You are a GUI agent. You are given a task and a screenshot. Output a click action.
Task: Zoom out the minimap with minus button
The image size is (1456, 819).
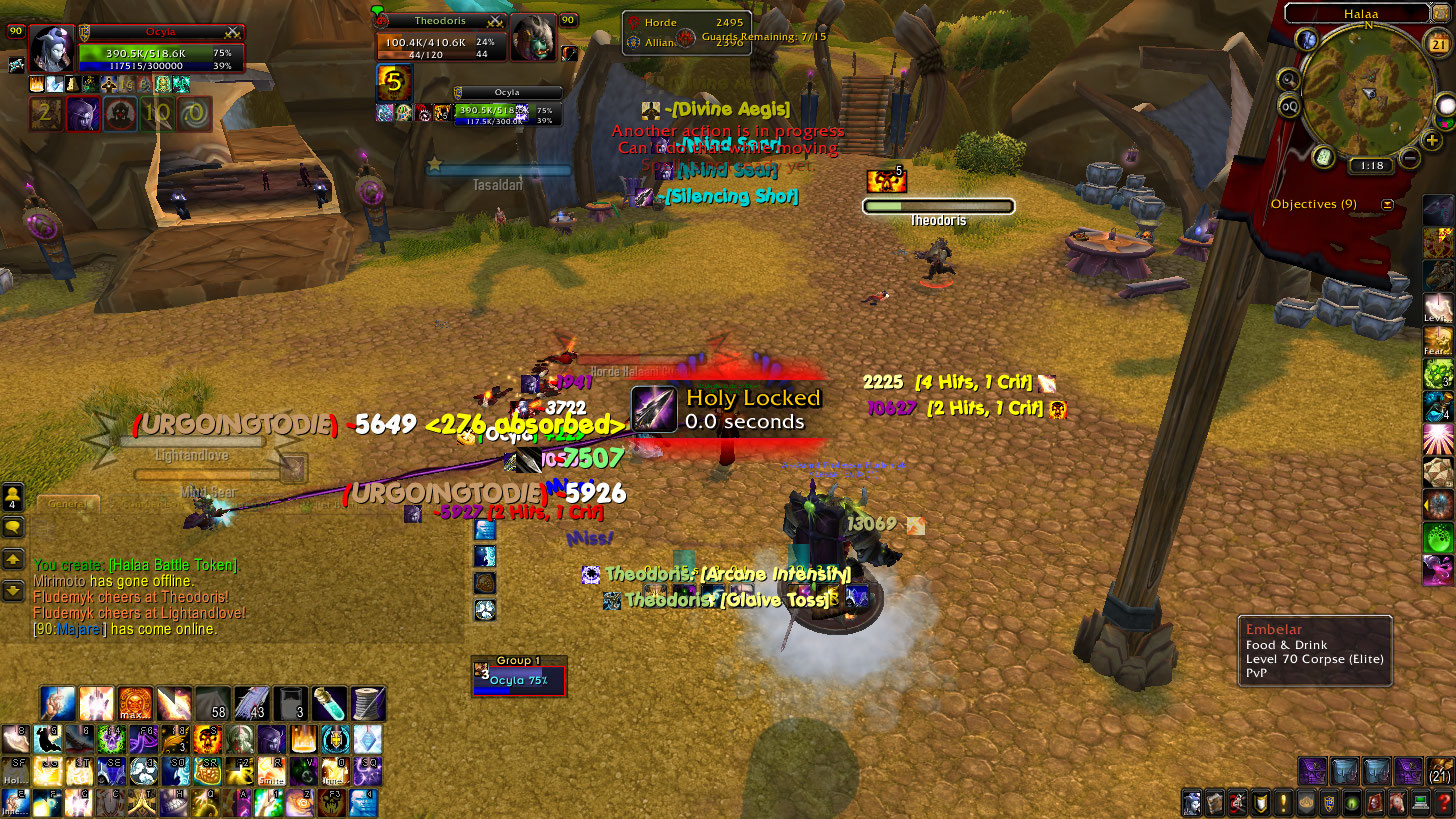(x=1410, y=158)
